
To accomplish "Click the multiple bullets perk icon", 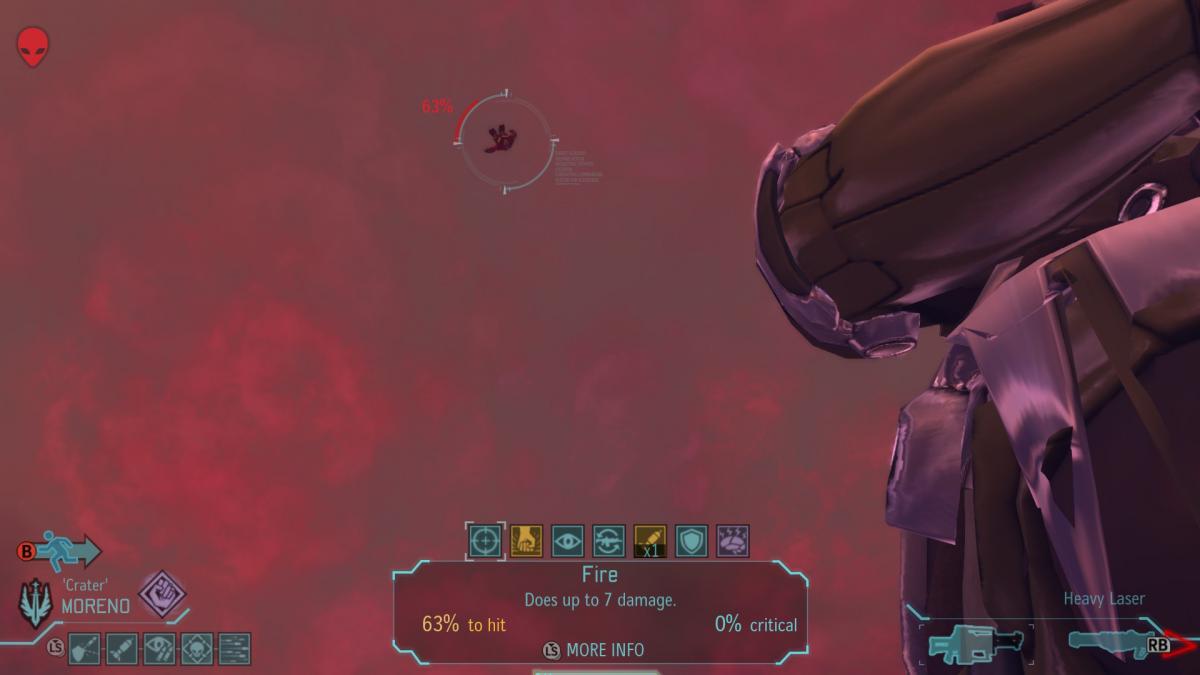I will tap(234, 649).
